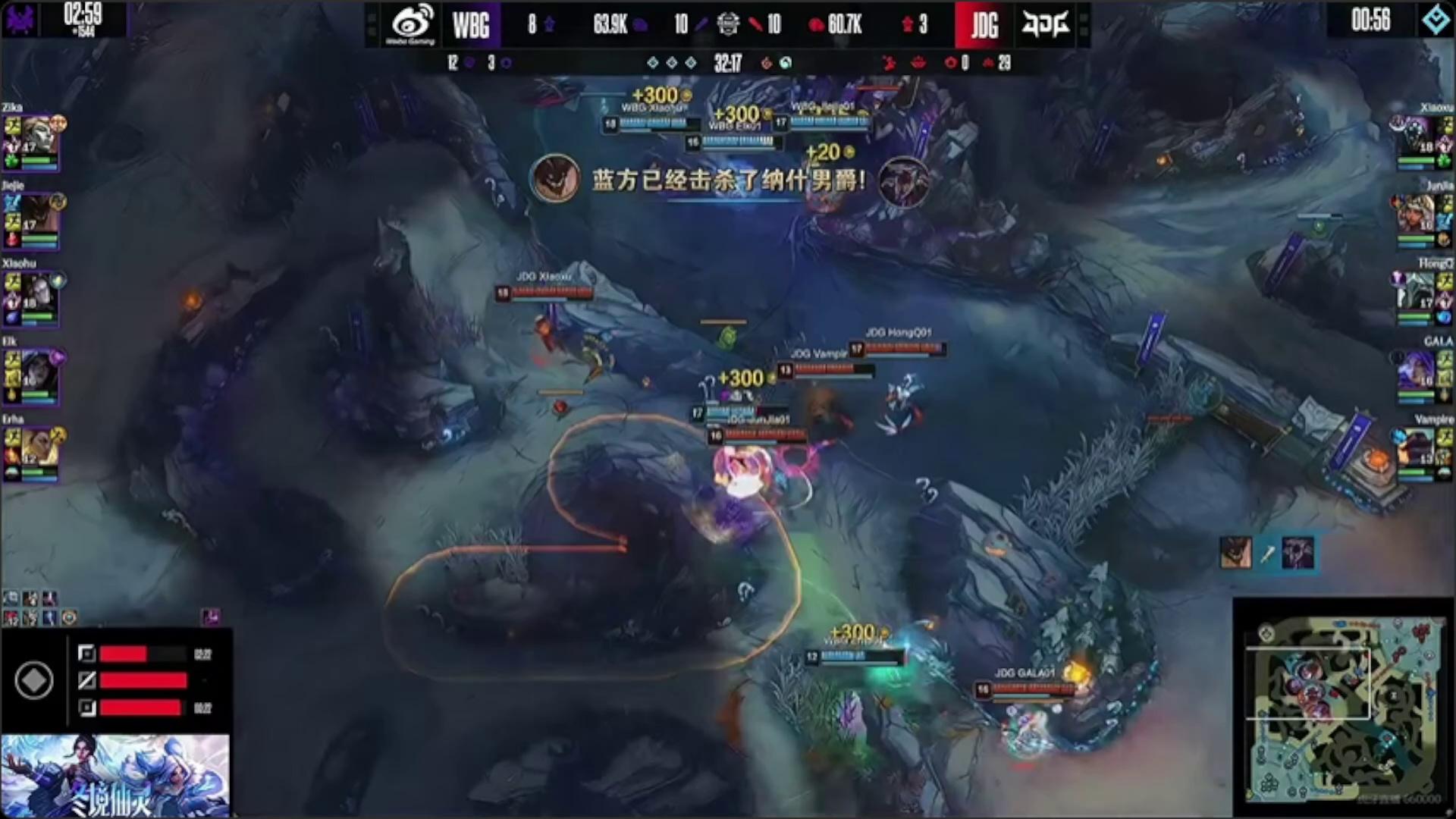The height and width of the screenshot is (819, 1456).
Task: Click on the minimap
Action: click(1342, 709)
